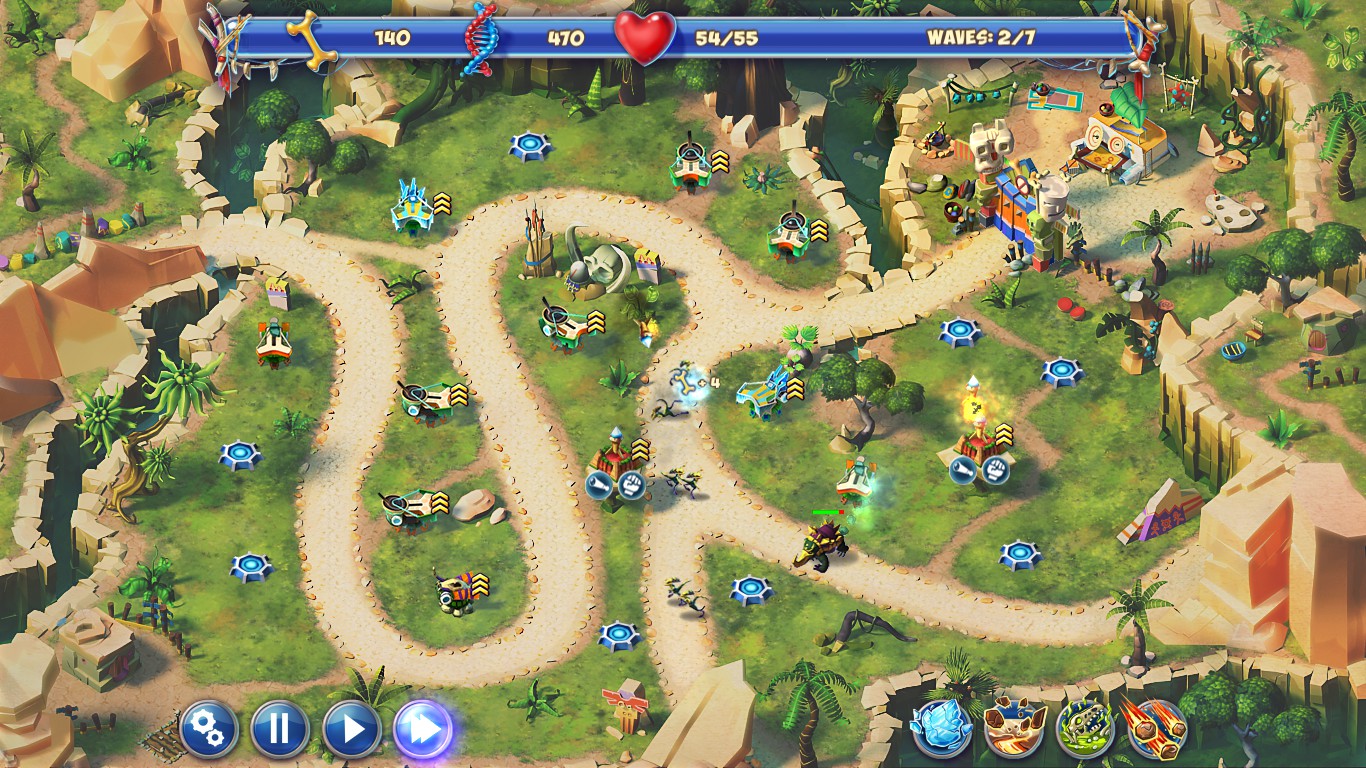Click the DNA helix resource icon
Viewport: 1366px width, 768px height.
coord(477,40)
